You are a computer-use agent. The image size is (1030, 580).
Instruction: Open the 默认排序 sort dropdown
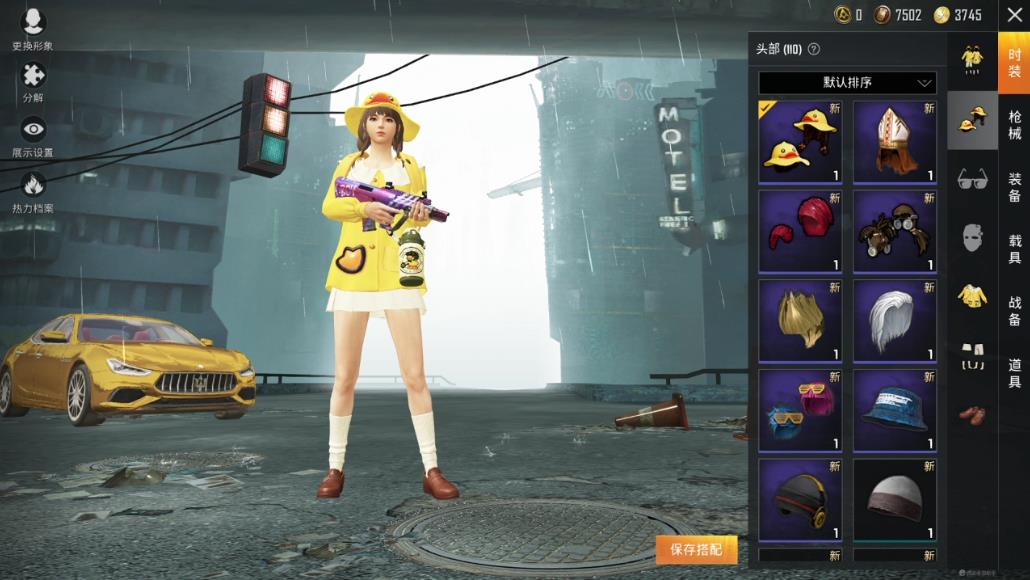click(x=847, y=82)
